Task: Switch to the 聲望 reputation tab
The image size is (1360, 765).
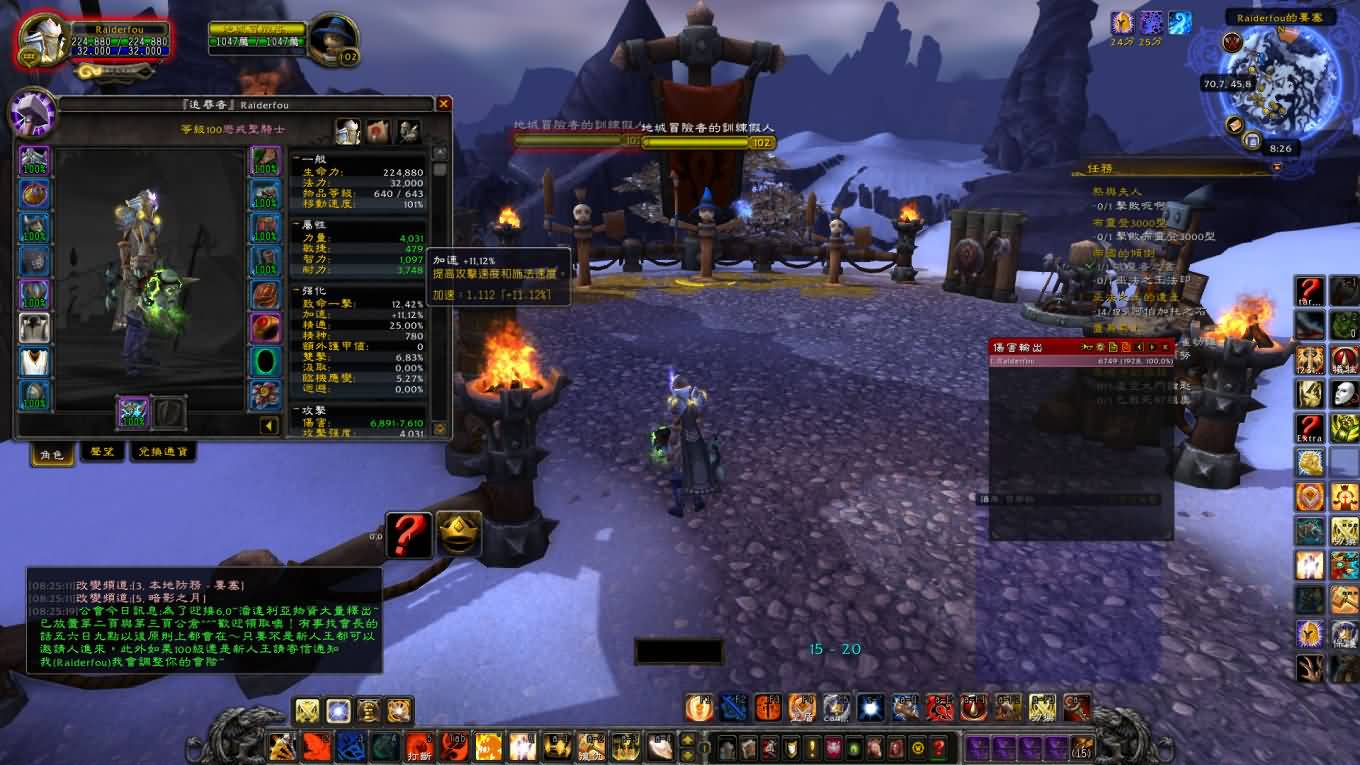Action: click(x=102, y=453)
